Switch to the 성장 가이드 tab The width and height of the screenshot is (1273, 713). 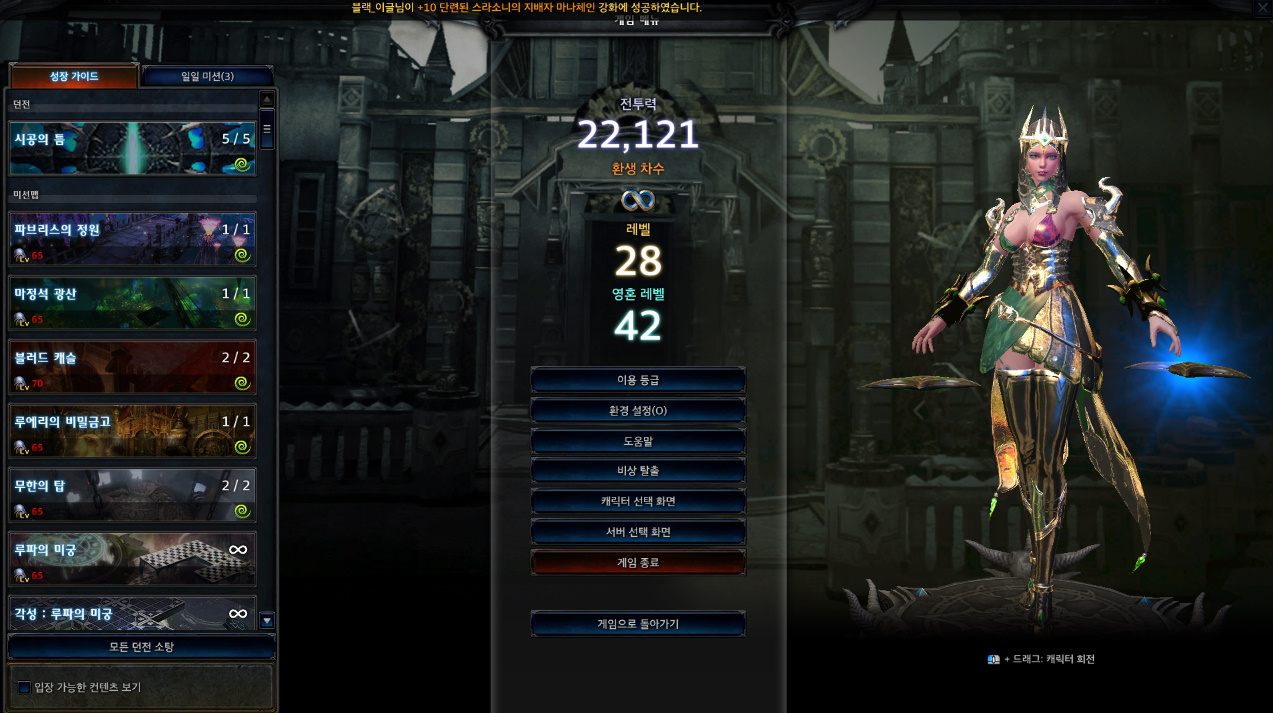coord(73,77)
